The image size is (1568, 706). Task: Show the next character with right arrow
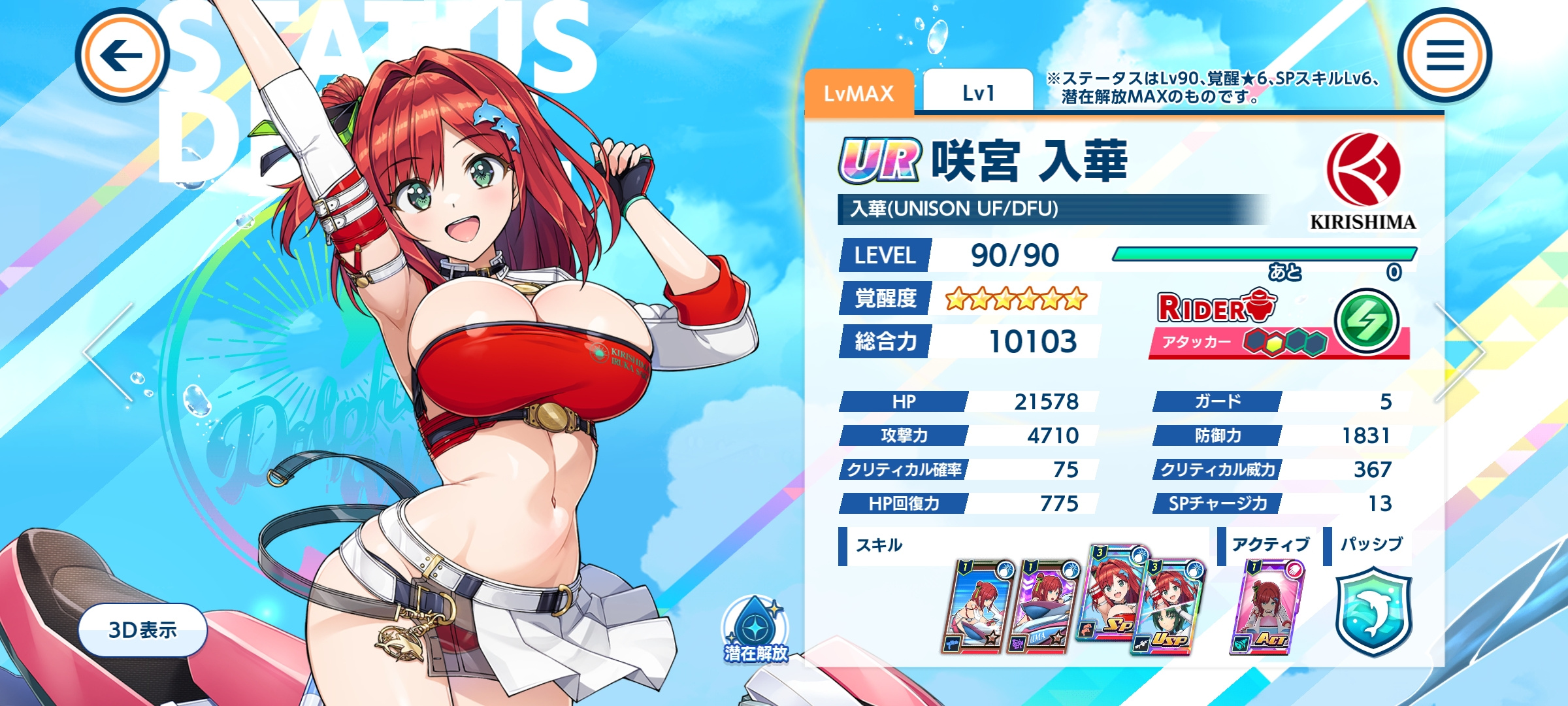click(x=1460, y=352)
